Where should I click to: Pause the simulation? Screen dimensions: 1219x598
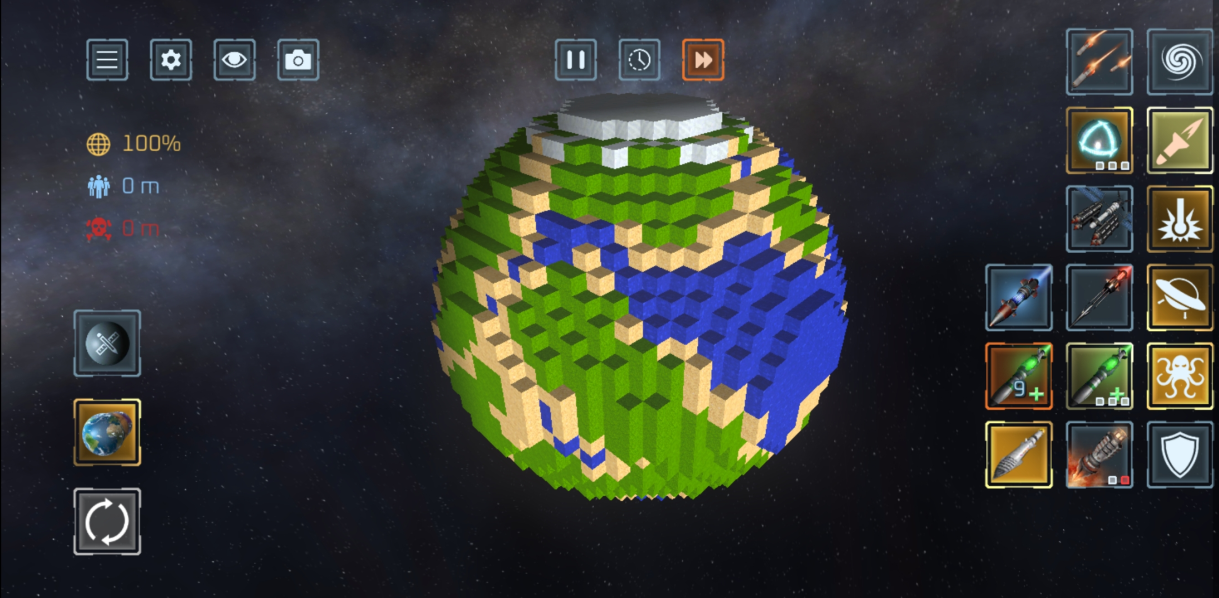click(x=576, y=60)
